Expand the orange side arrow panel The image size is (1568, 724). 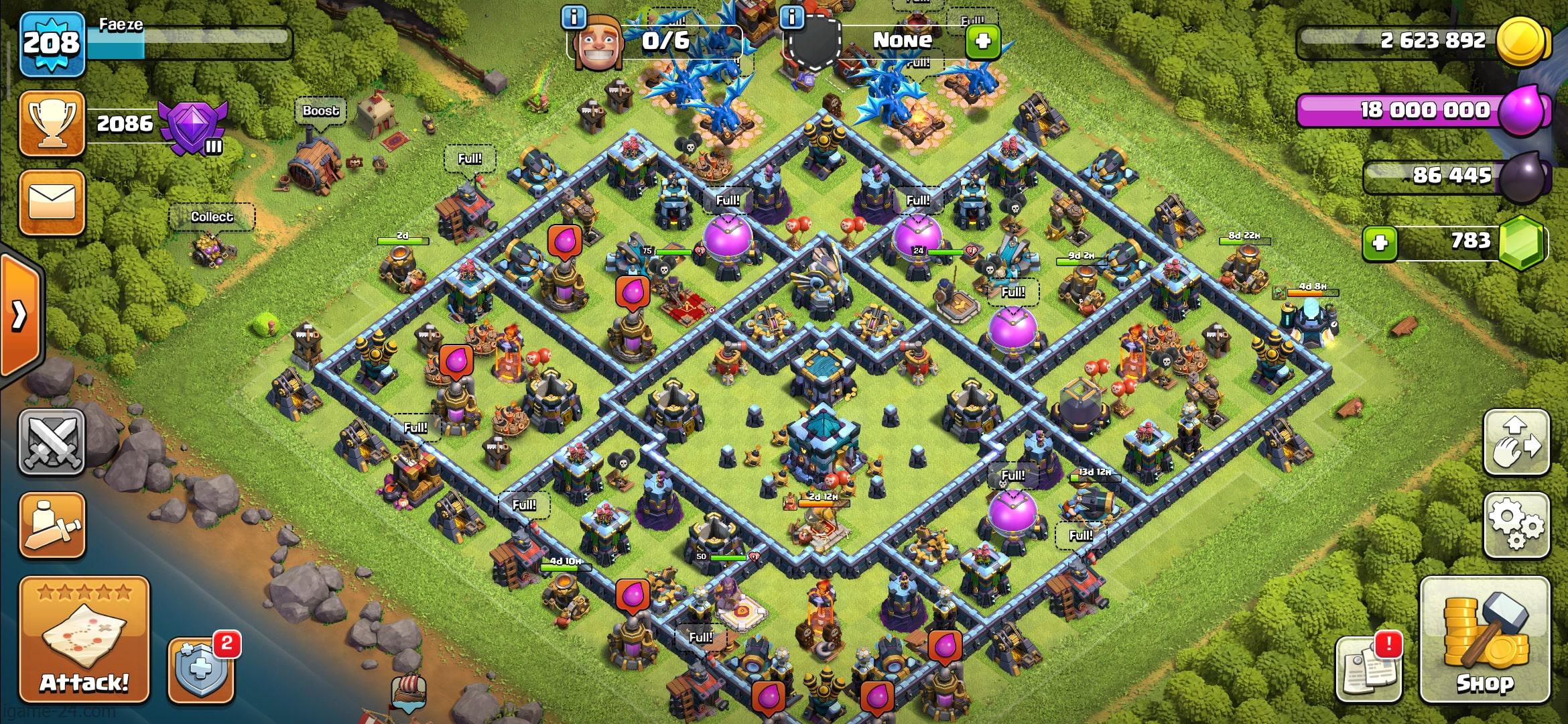coord(20,314)
